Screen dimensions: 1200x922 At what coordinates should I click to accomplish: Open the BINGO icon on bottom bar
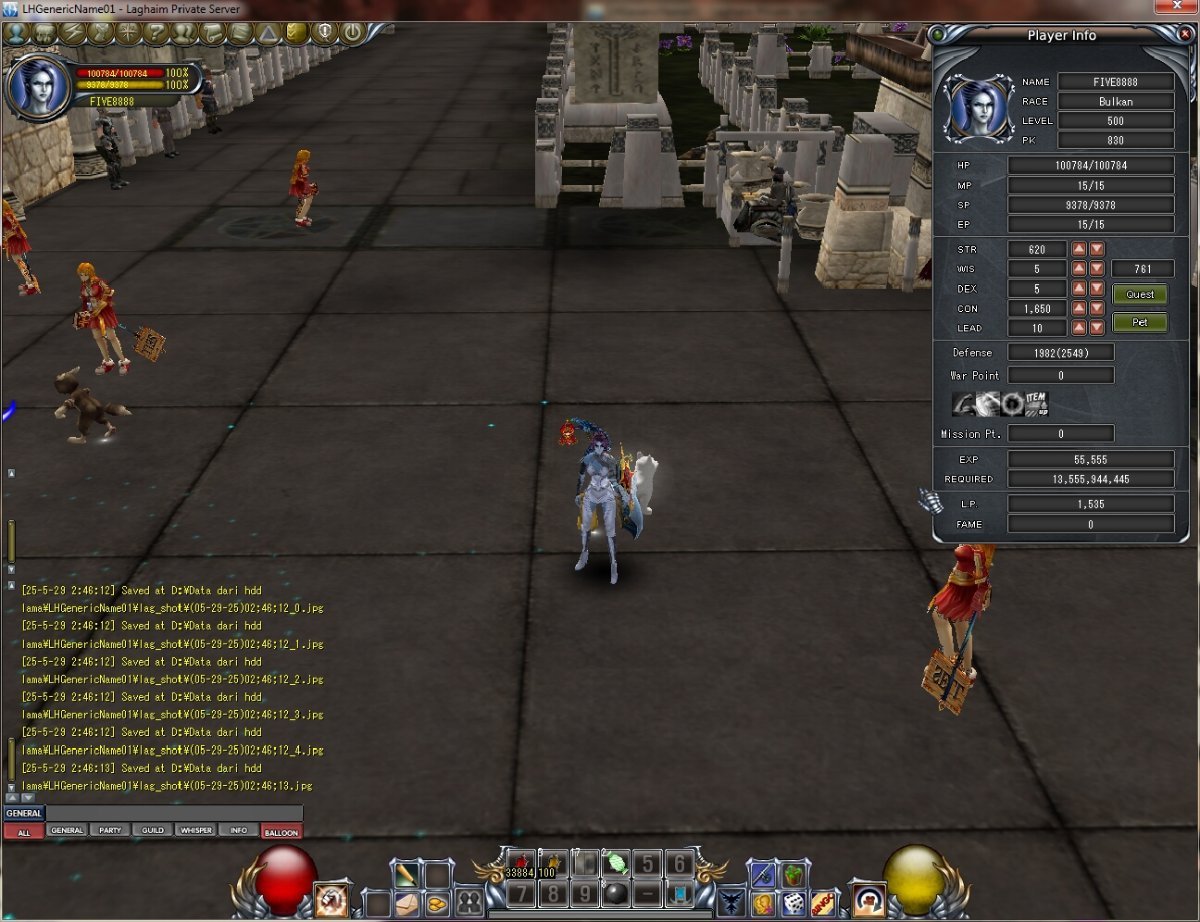(823, 904)
